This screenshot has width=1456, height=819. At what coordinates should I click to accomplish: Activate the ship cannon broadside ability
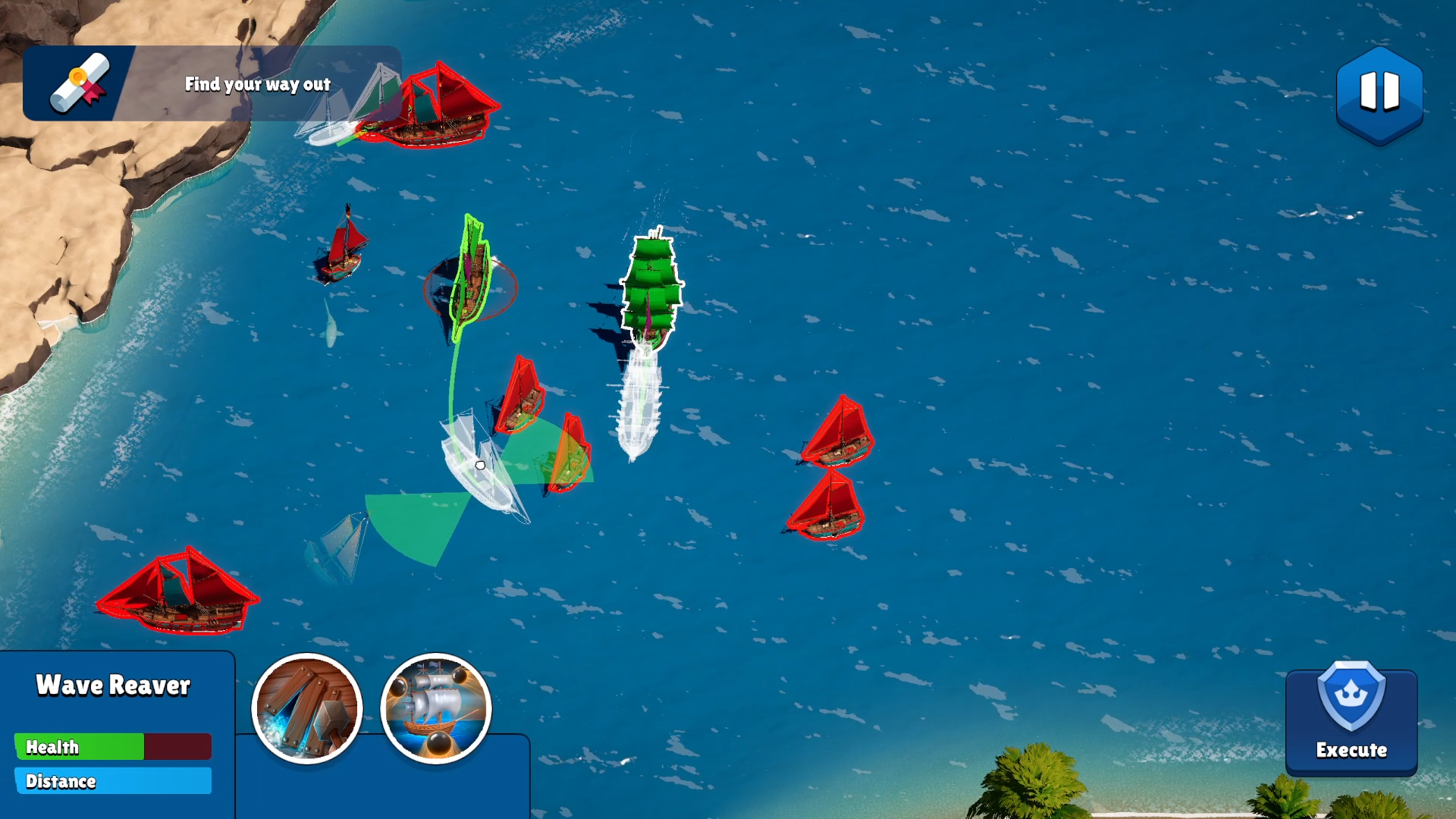click(436, 709)
